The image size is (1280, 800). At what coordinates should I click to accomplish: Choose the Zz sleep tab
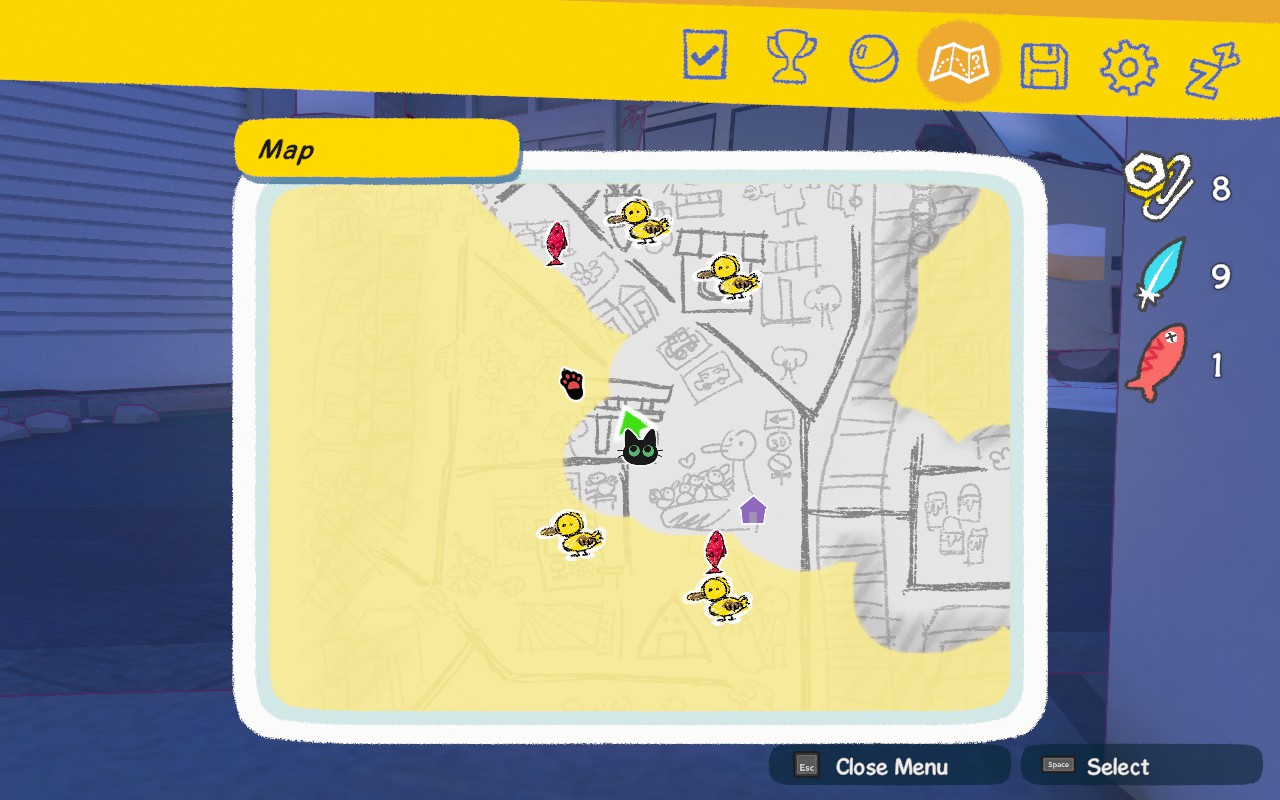1213,70
